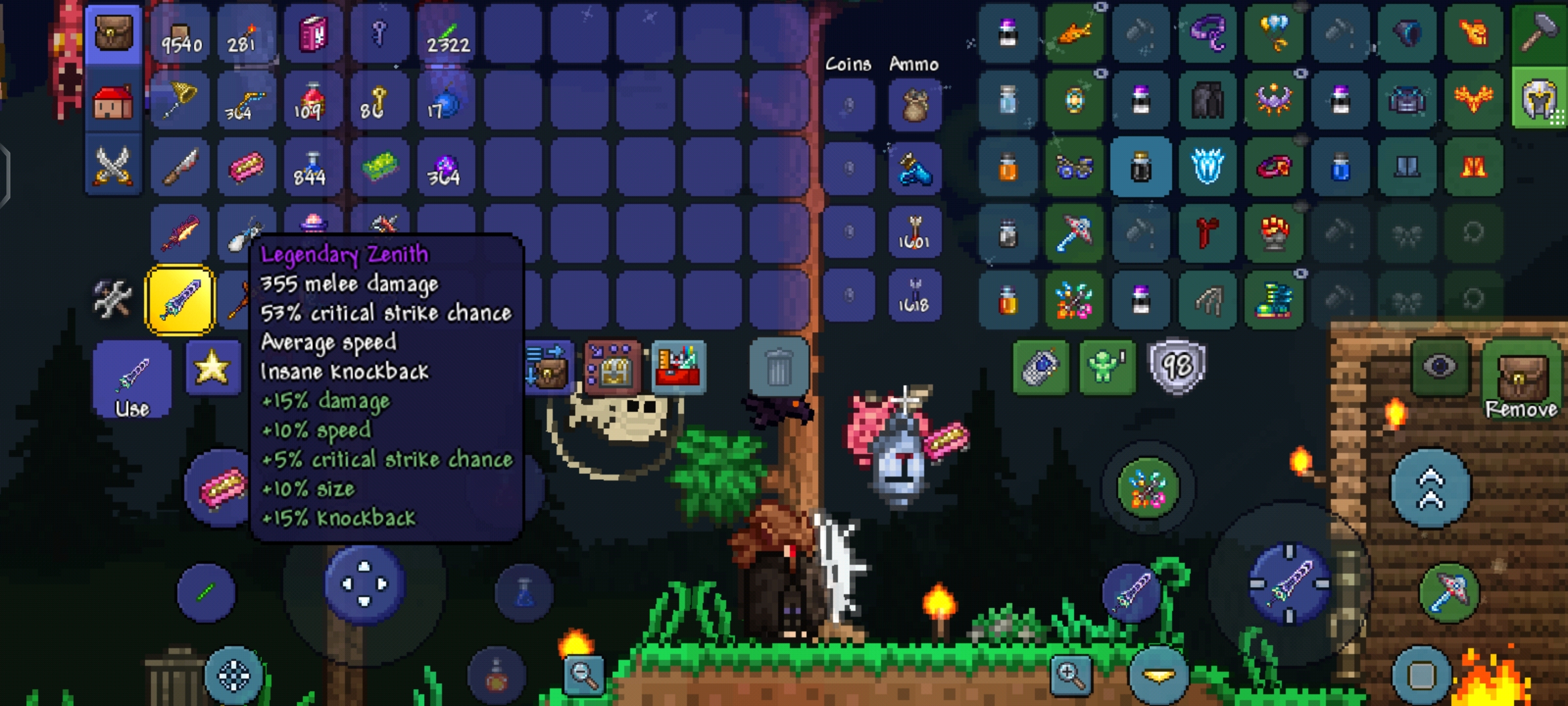1568x706 pixels.
Task: Tap the Use button
Action: 133,379
